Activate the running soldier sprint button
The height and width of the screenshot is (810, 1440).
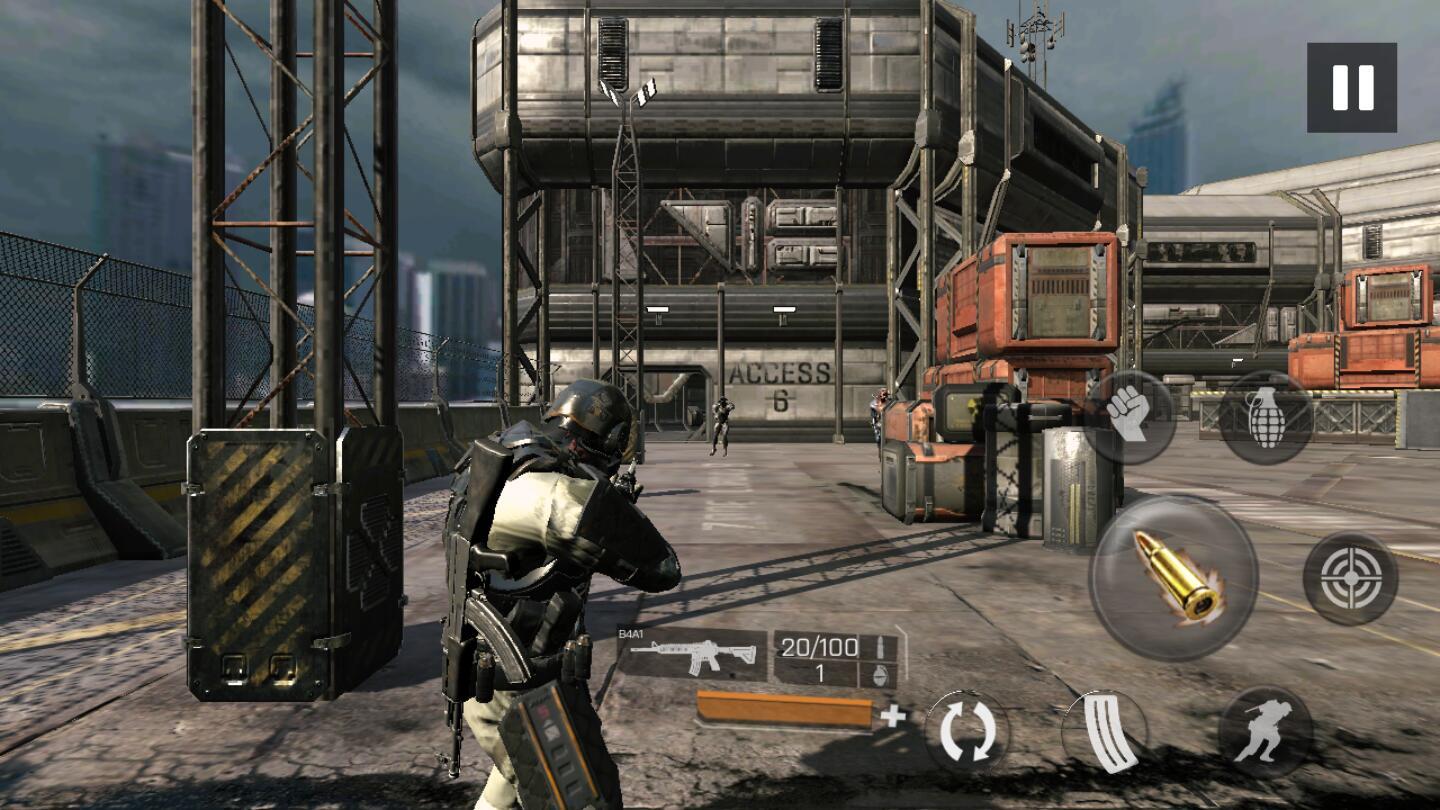tap(1265, 732)
